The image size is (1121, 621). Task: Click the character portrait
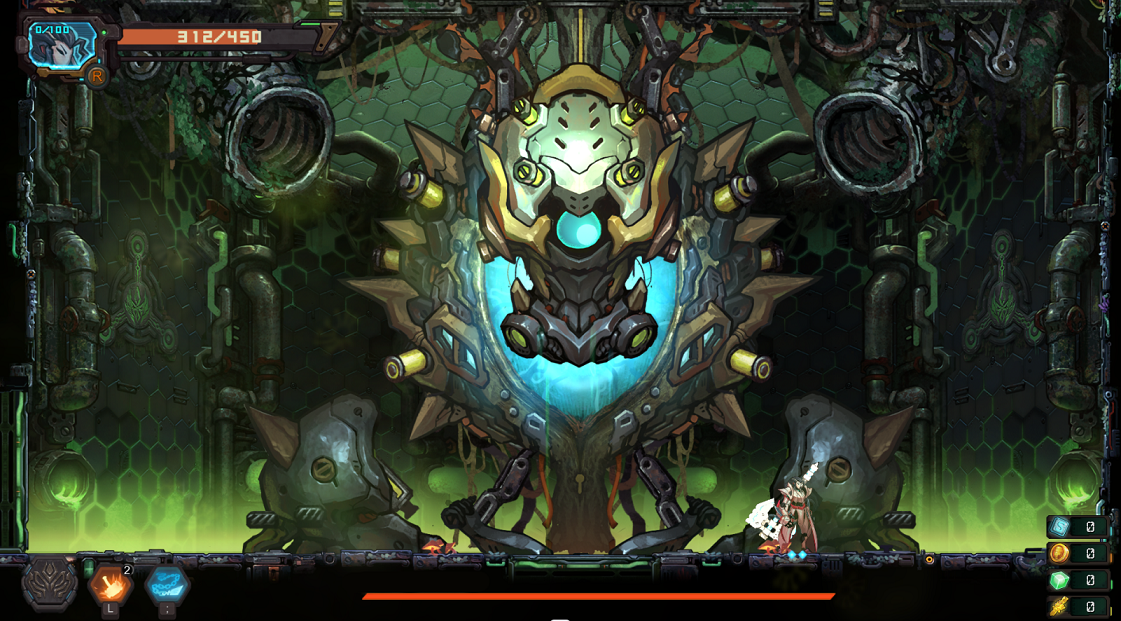(62, 45)
